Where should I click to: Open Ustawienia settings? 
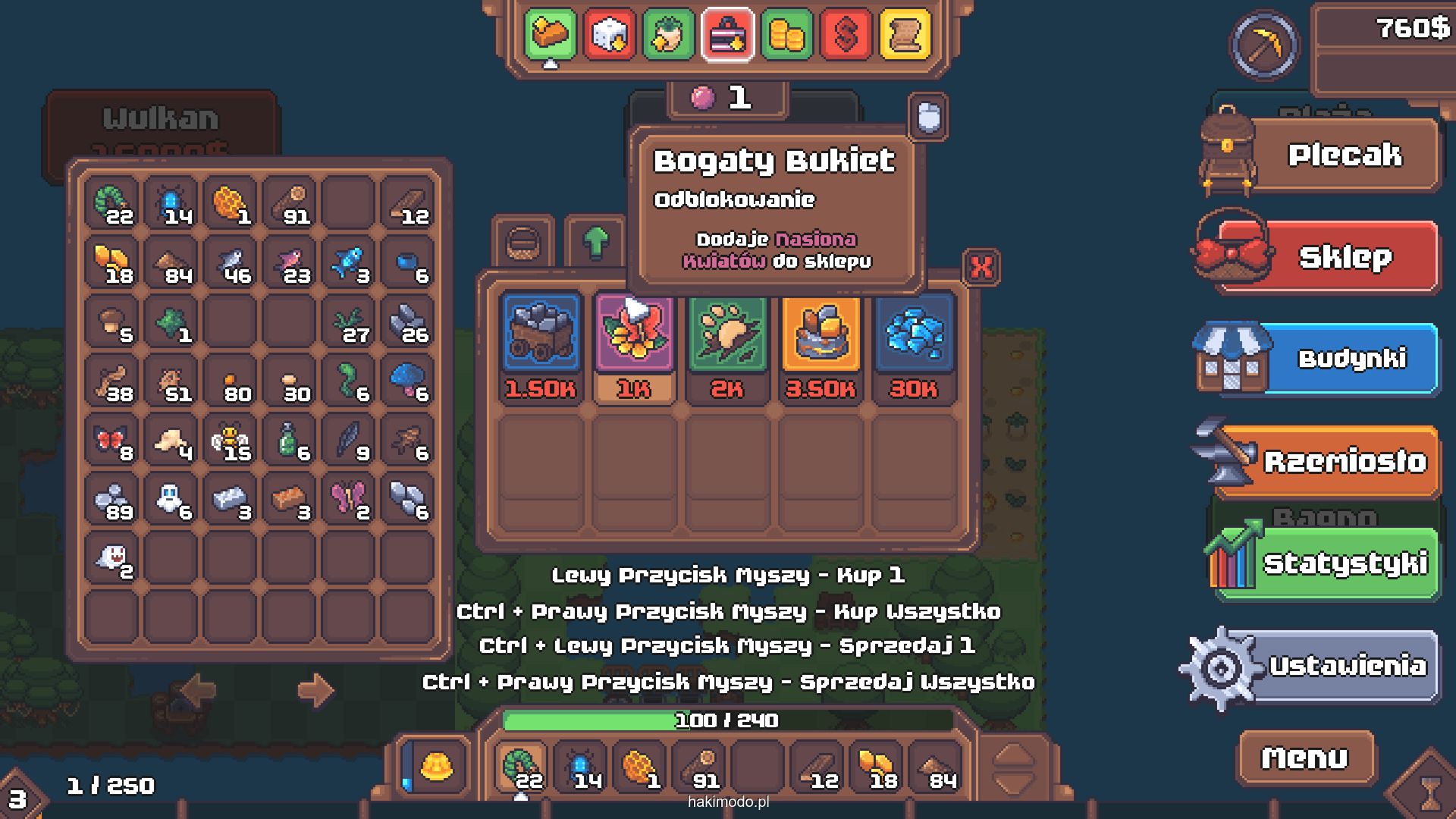tap(1346, 666)
